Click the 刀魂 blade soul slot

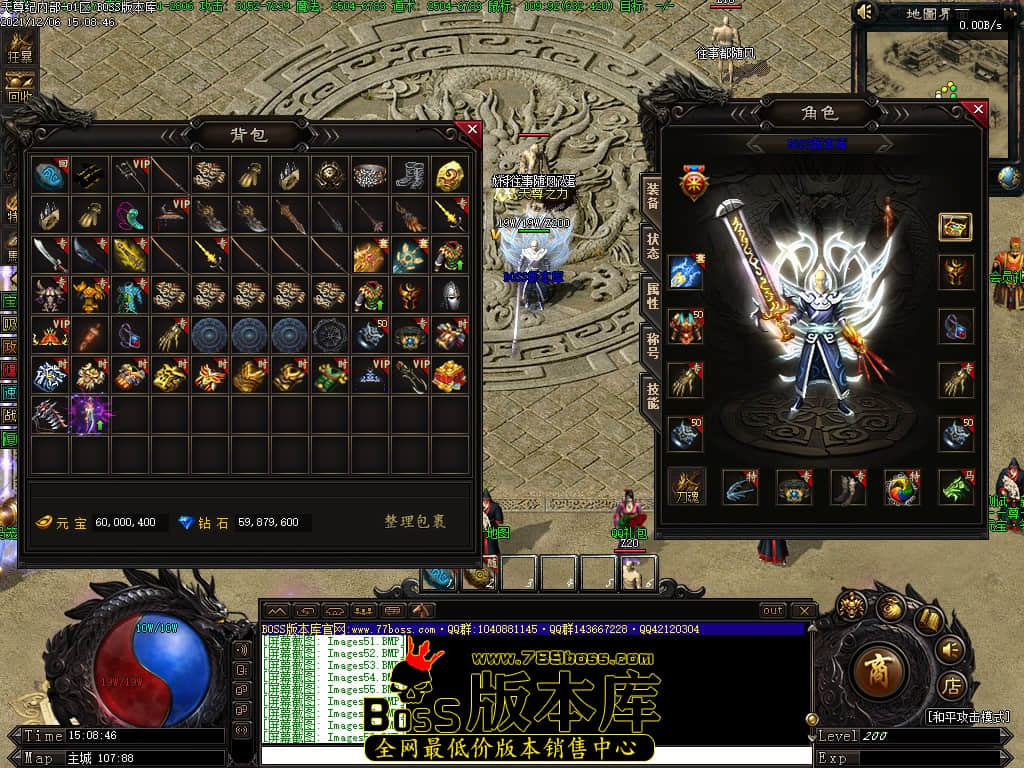pos(687,487)
